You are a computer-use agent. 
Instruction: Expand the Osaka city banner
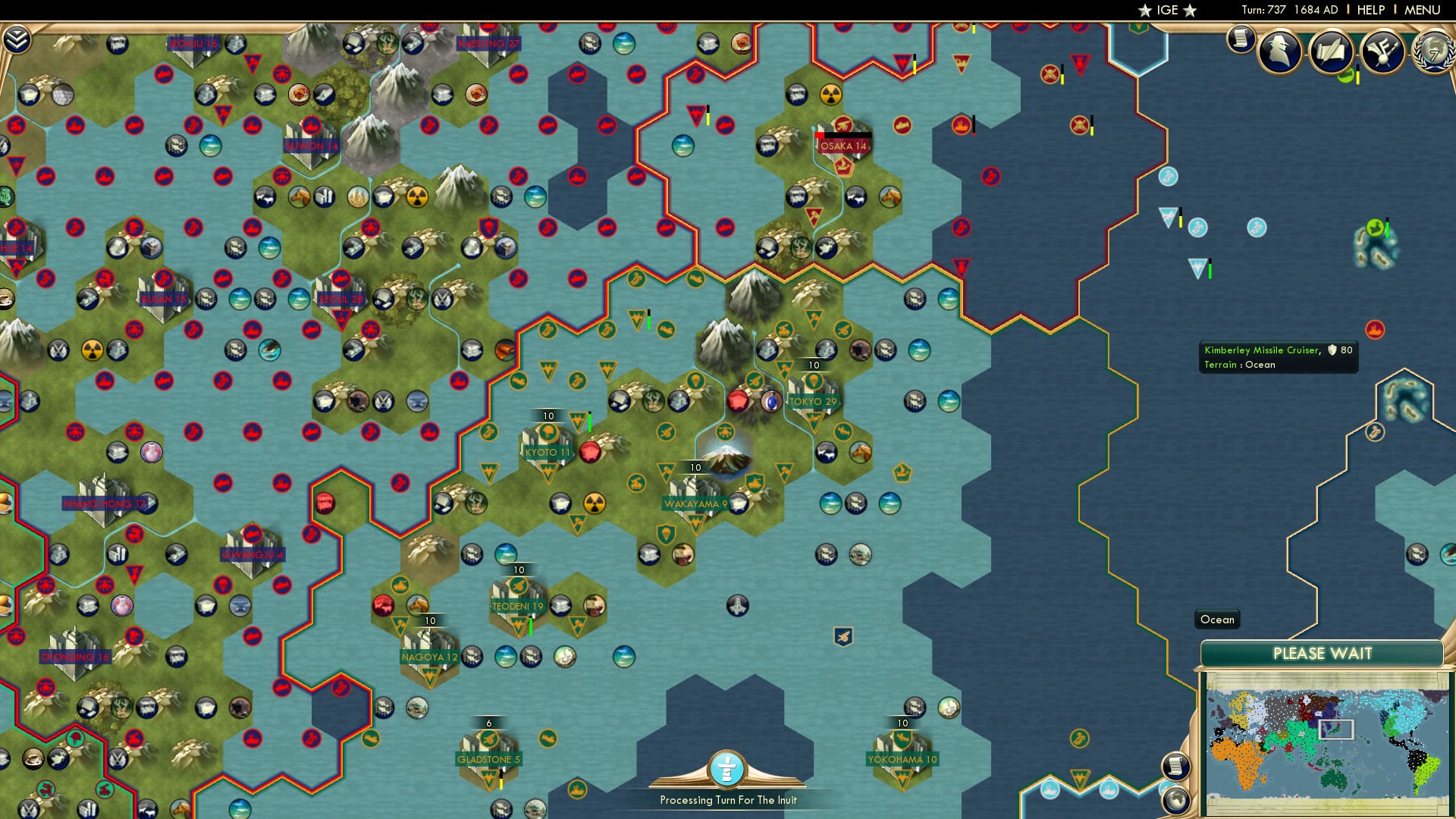click(x=844, y=145)
